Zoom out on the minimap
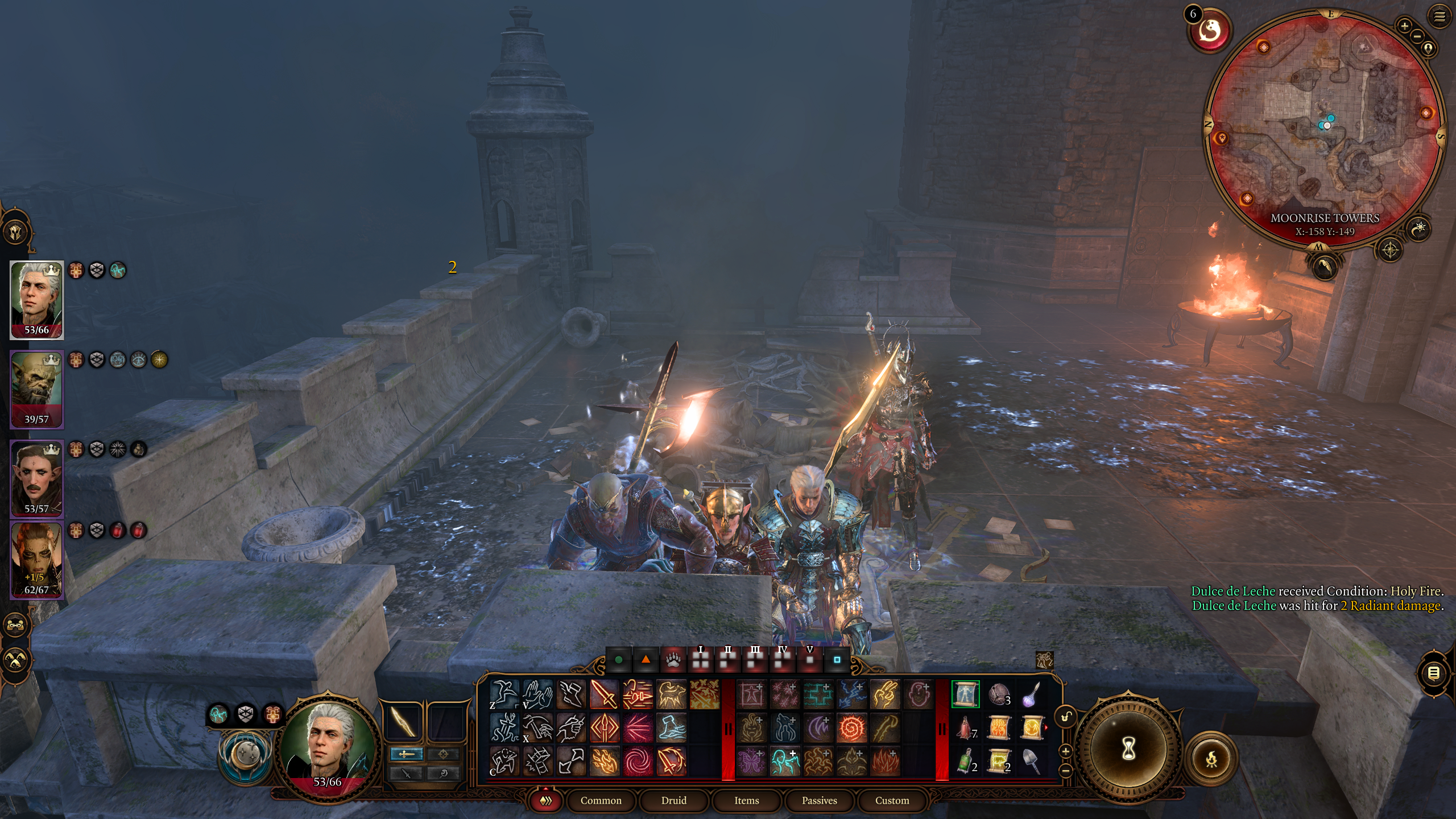 [1417, 36]
